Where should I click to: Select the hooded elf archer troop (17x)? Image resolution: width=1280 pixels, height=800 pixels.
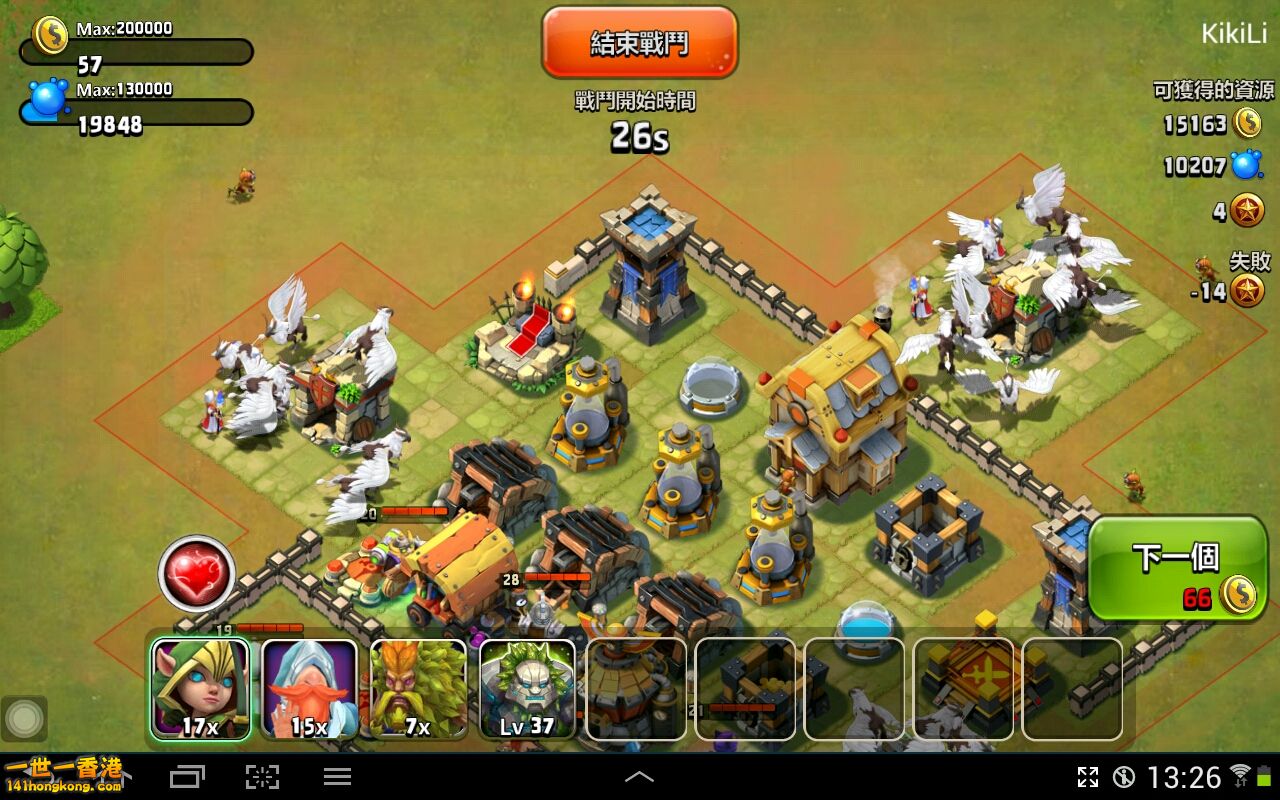200,689
